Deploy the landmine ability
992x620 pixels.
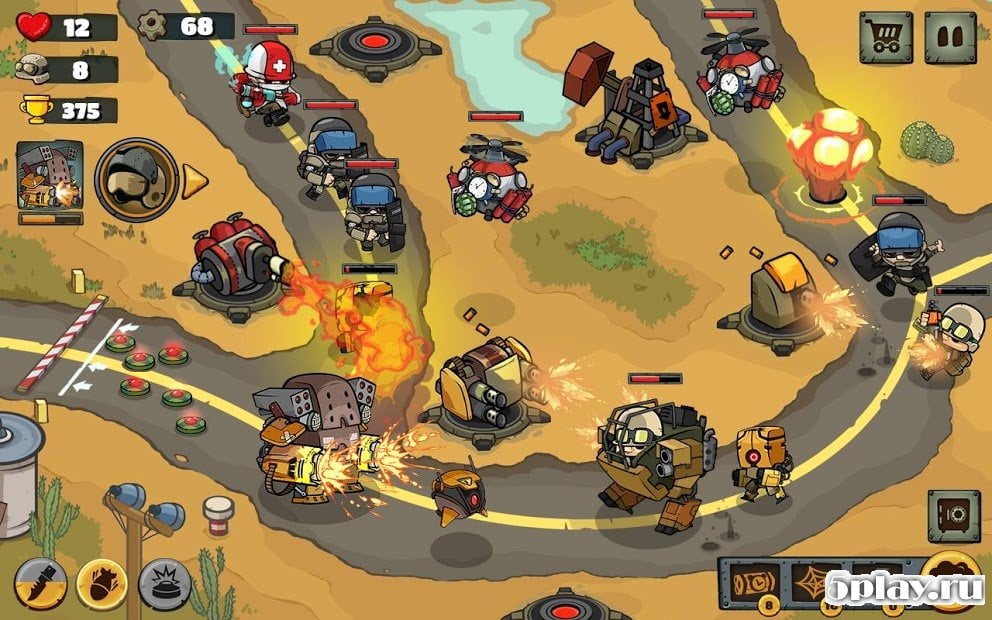(165, 584)
